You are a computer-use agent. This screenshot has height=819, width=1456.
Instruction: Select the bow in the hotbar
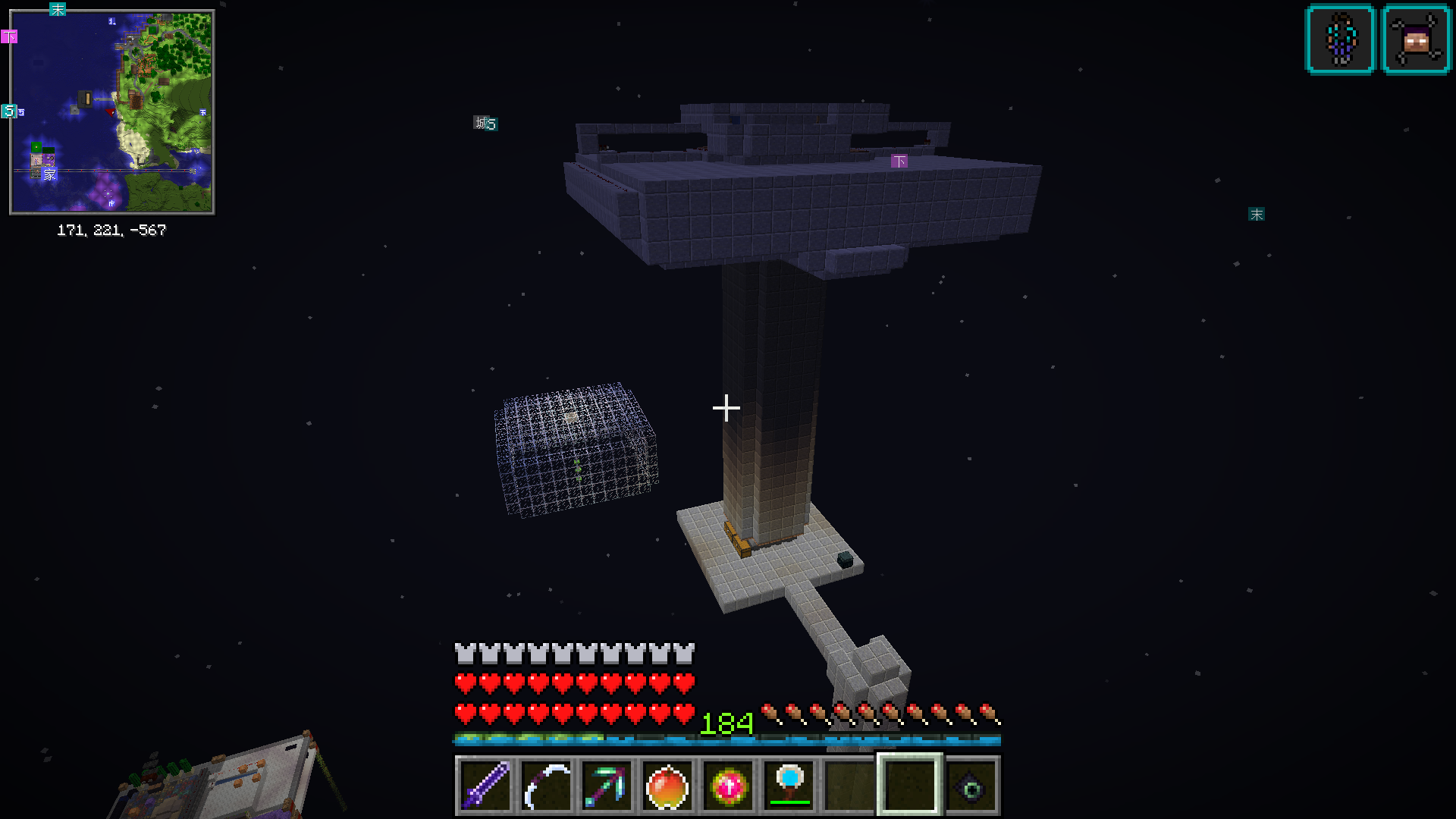pos(546,786)
